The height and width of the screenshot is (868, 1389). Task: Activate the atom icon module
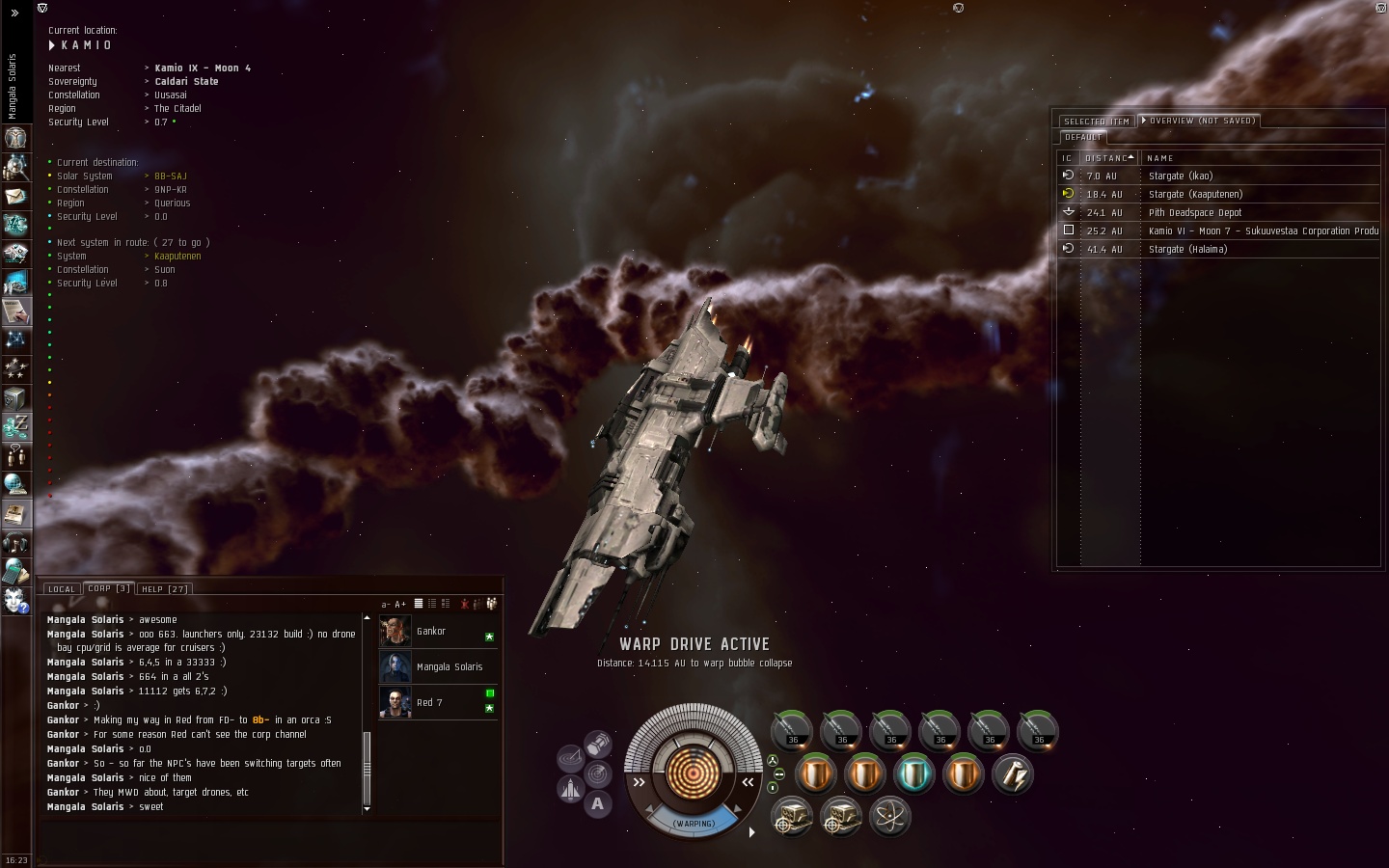889,817
